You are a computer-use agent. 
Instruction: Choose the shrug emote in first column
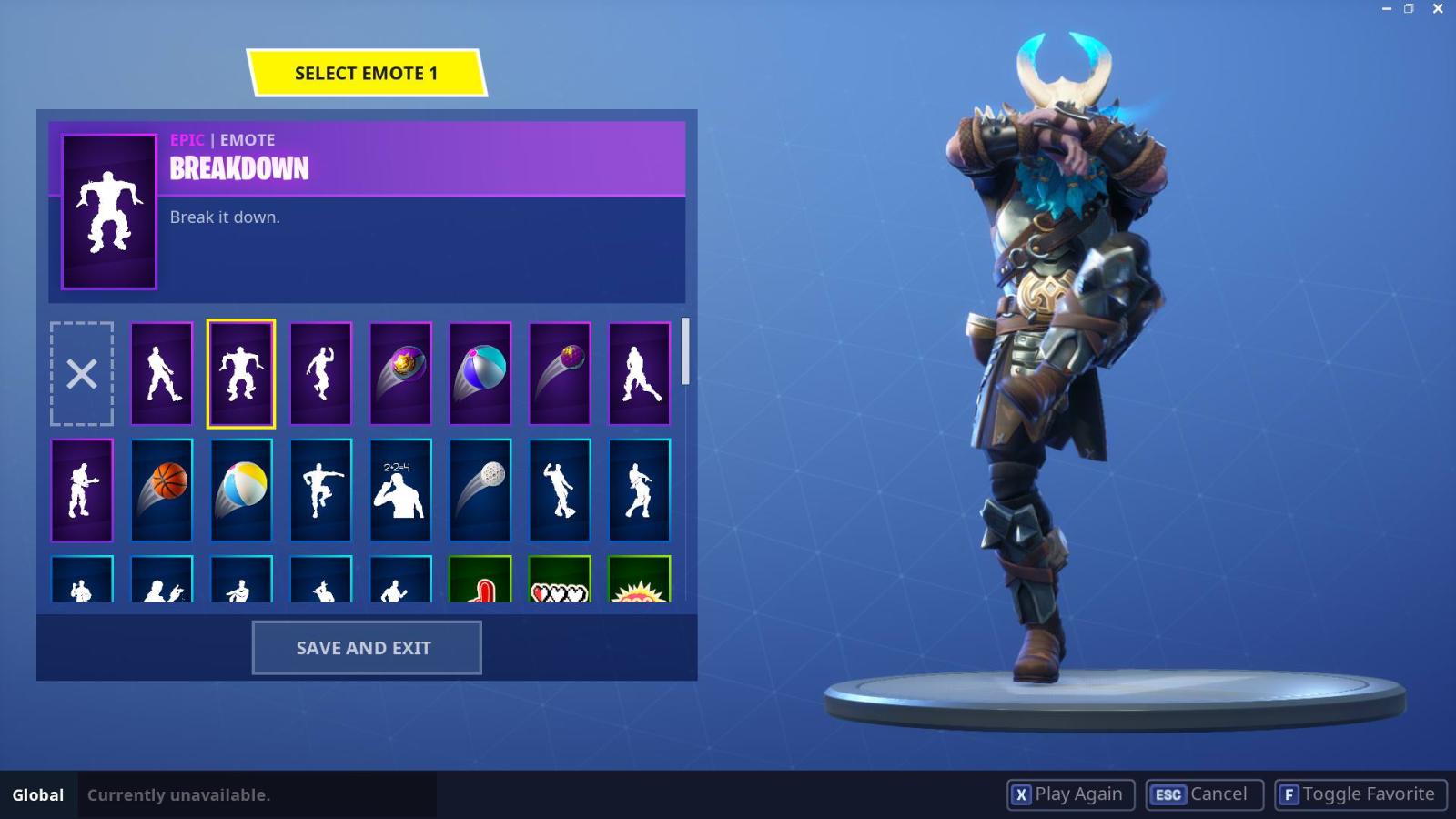(x=81, y=490)
